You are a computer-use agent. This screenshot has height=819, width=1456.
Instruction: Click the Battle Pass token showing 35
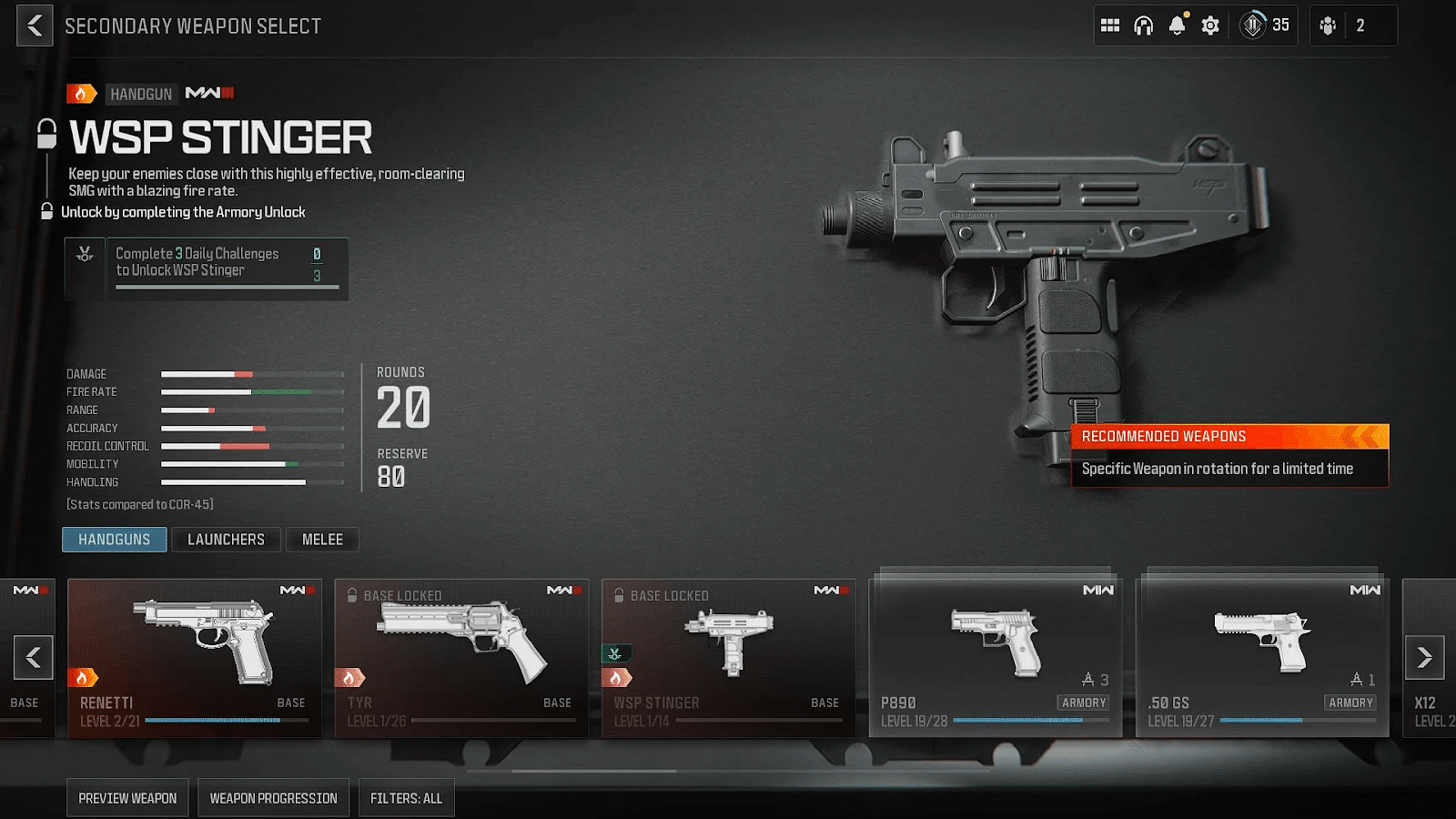[1263, 25]
